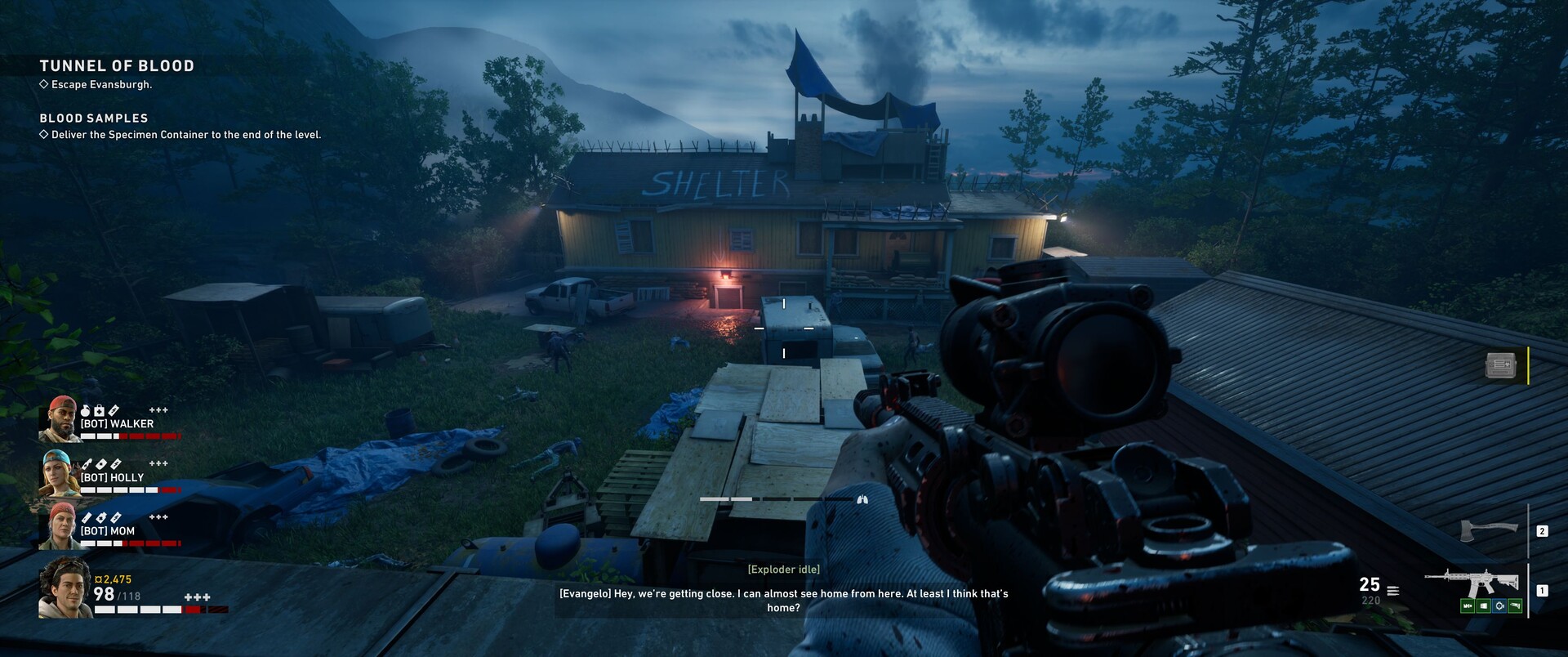Click bot Walker's portrait
This screenshot has height=657, width=1568.
click(59, 419)
